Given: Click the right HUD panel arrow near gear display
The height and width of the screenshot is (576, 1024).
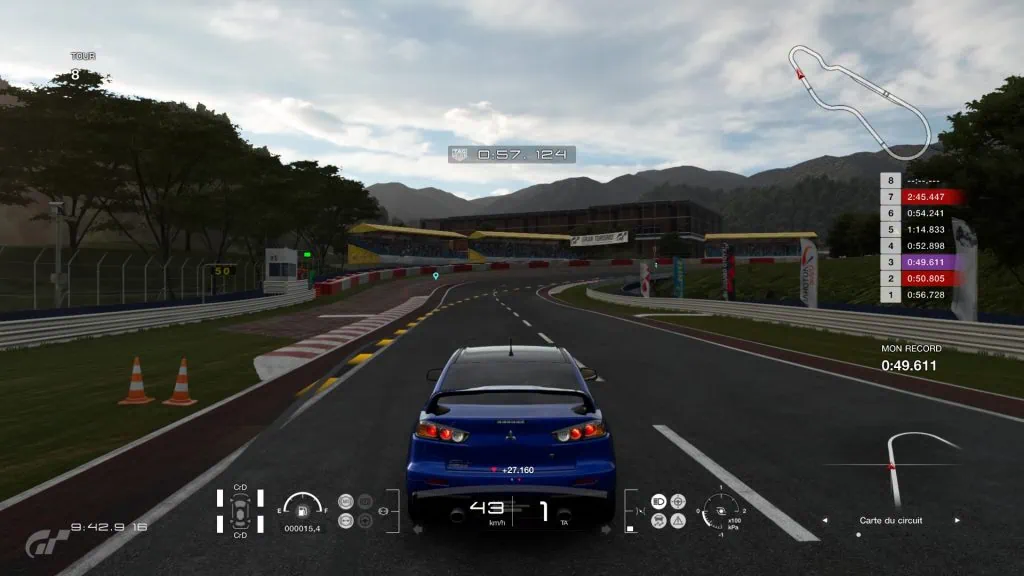Looking at the screenshot, I should point(607,529).
